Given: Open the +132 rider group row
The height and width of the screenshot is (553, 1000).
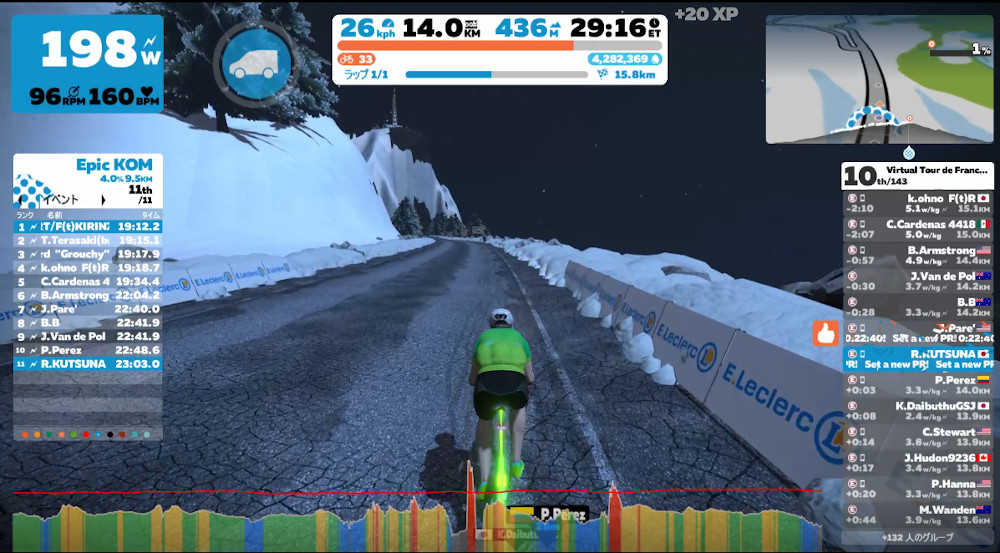Looking at the screenshot, I should (917, 538).
